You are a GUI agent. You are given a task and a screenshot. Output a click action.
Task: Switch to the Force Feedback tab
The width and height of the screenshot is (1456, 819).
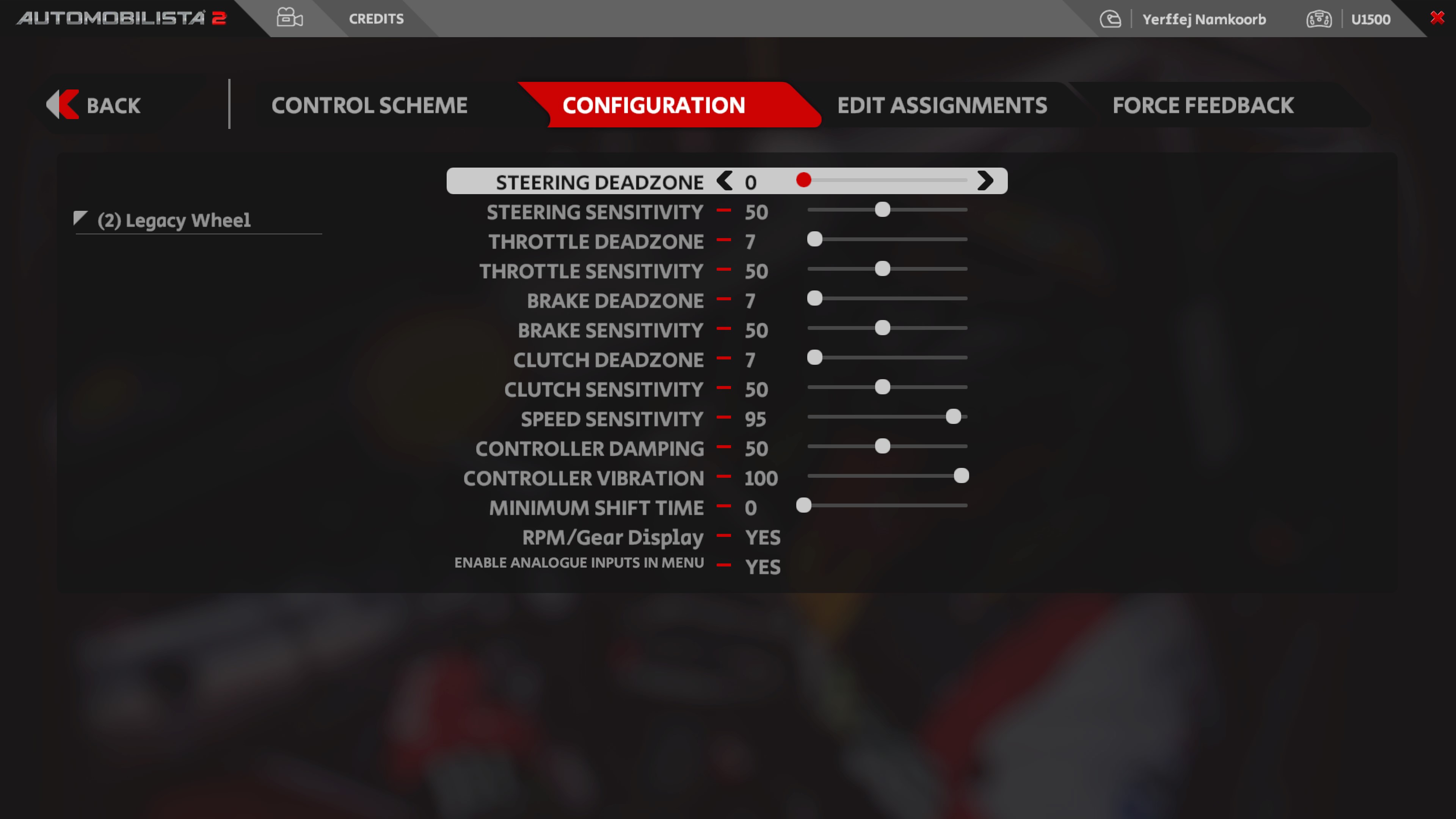coord(1203,105)
